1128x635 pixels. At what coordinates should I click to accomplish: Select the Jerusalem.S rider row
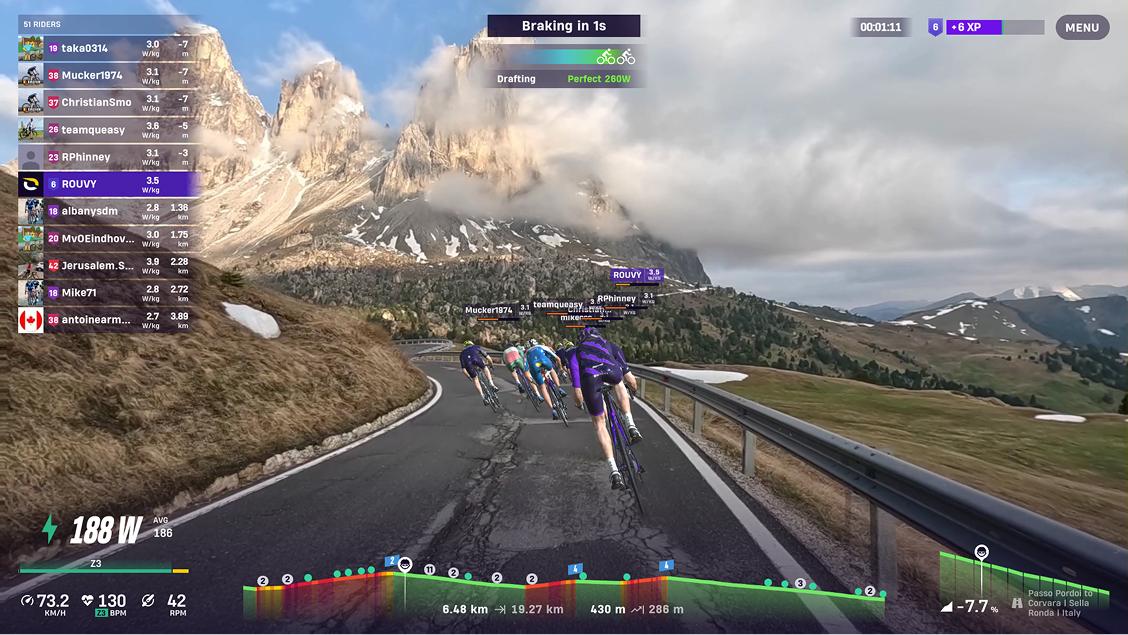[x=108, y=265]
